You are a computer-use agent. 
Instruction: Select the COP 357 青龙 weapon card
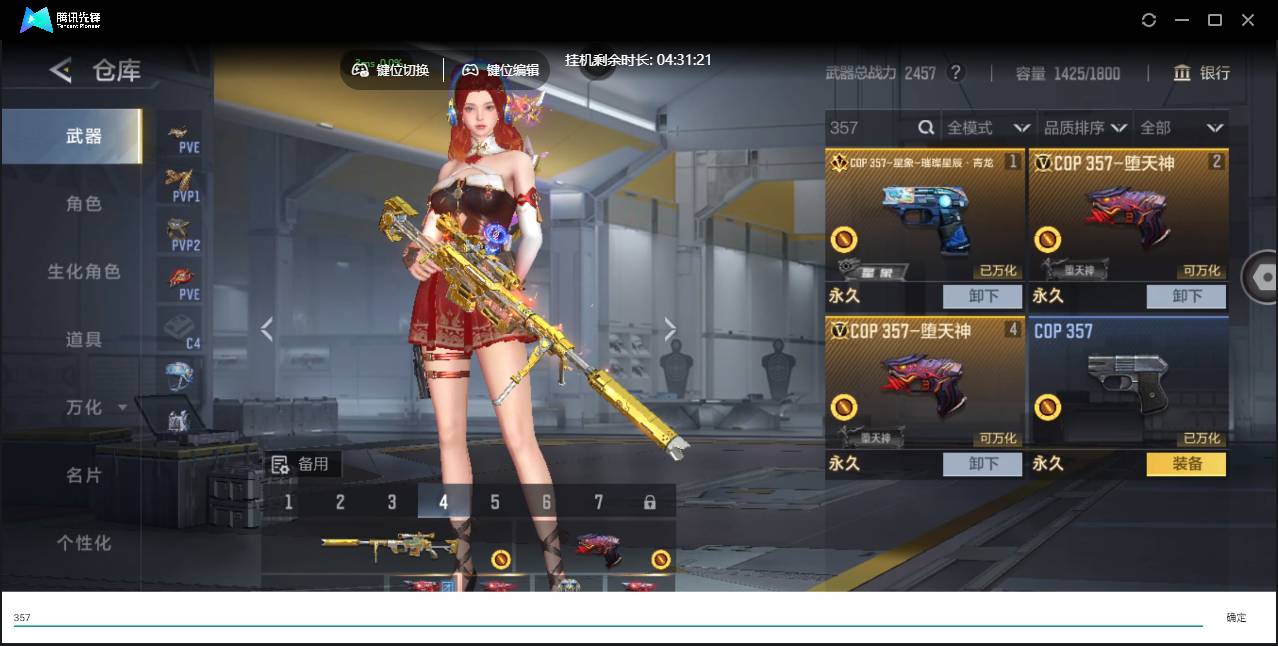point(925,215)
